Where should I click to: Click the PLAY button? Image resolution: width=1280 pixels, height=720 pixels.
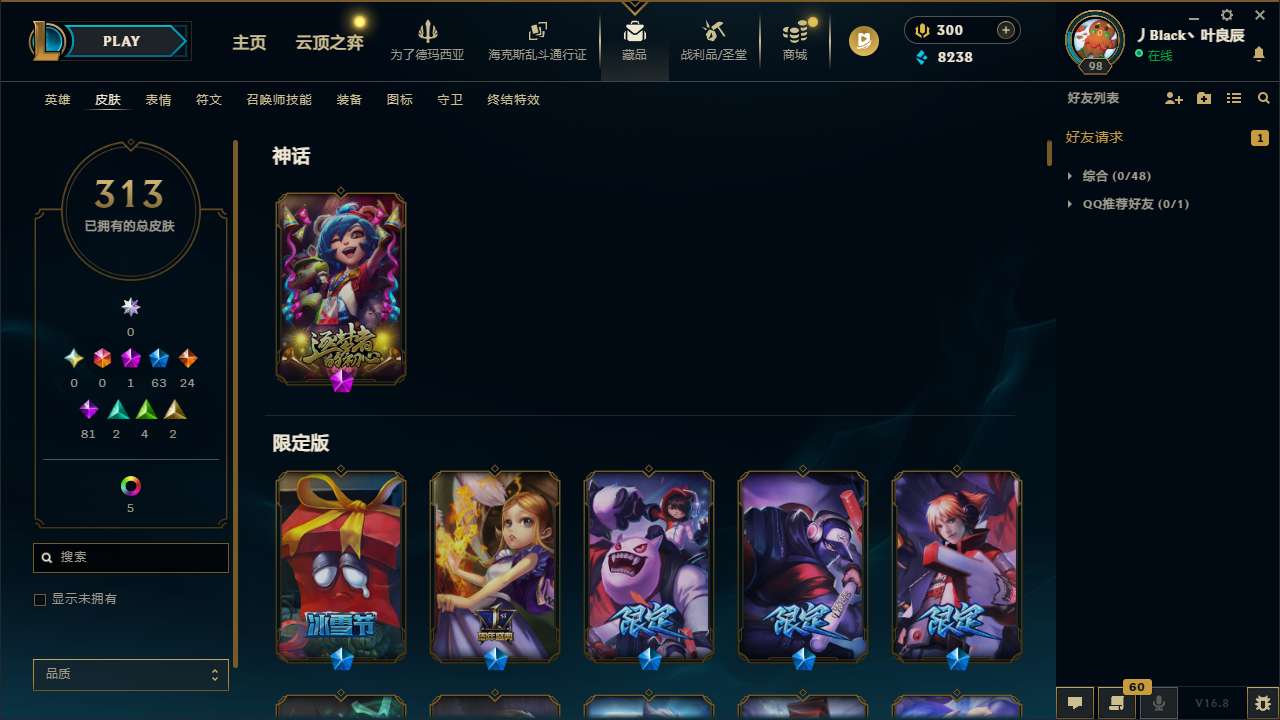(121, 41)
